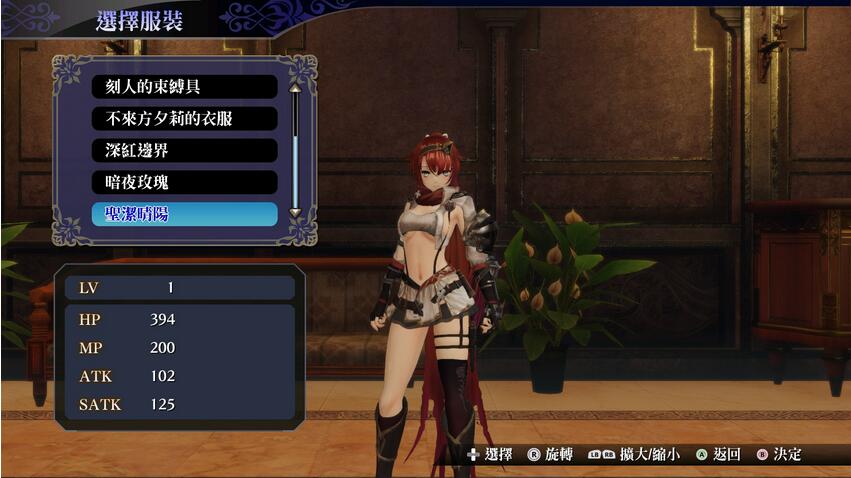Image resolution: width=851 pixels, height=478 pixels.
Task: Choose the 不來方夕莉的衣服 costume
Action: (x=184, y=119)
